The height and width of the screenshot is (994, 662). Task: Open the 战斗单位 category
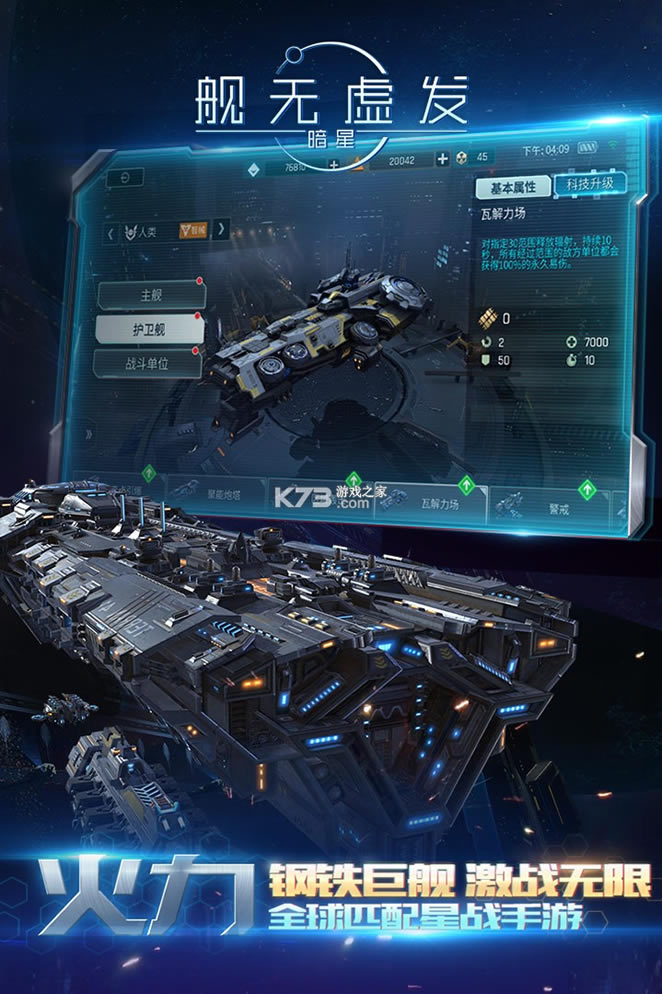(148, 364)
